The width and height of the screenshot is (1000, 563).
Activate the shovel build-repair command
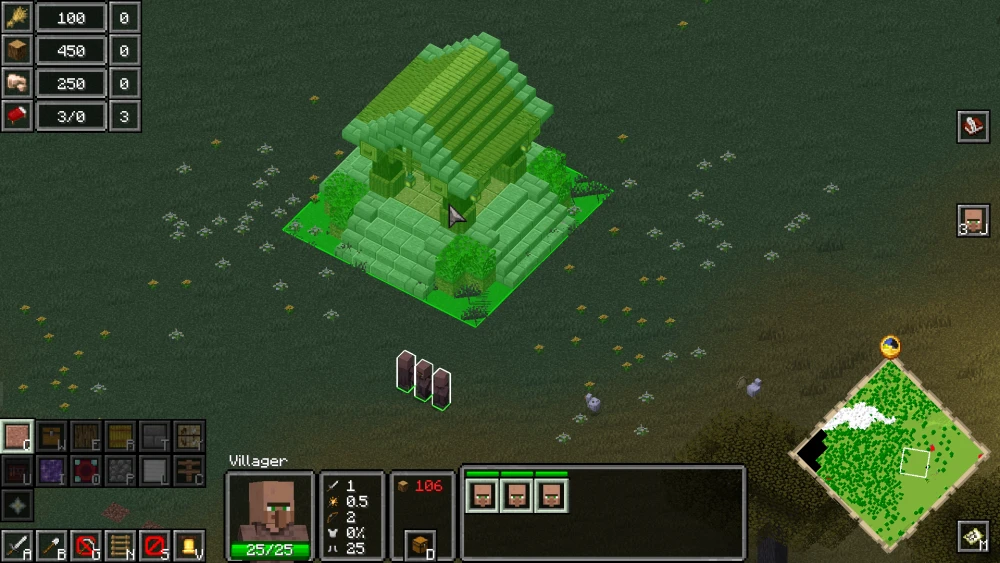point(51,546)
